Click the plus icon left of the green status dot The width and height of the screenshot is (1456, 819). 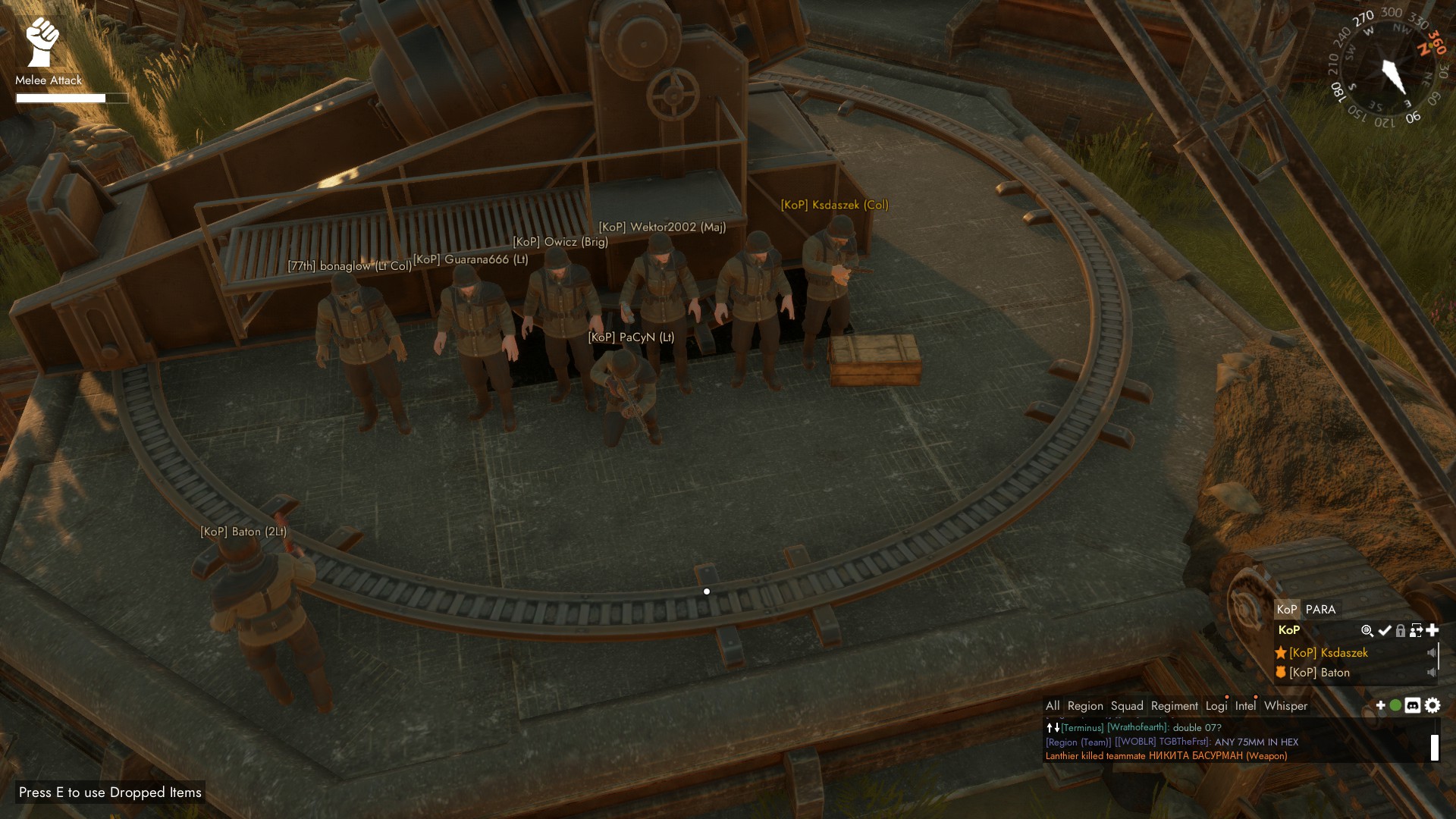point(1380,706)
